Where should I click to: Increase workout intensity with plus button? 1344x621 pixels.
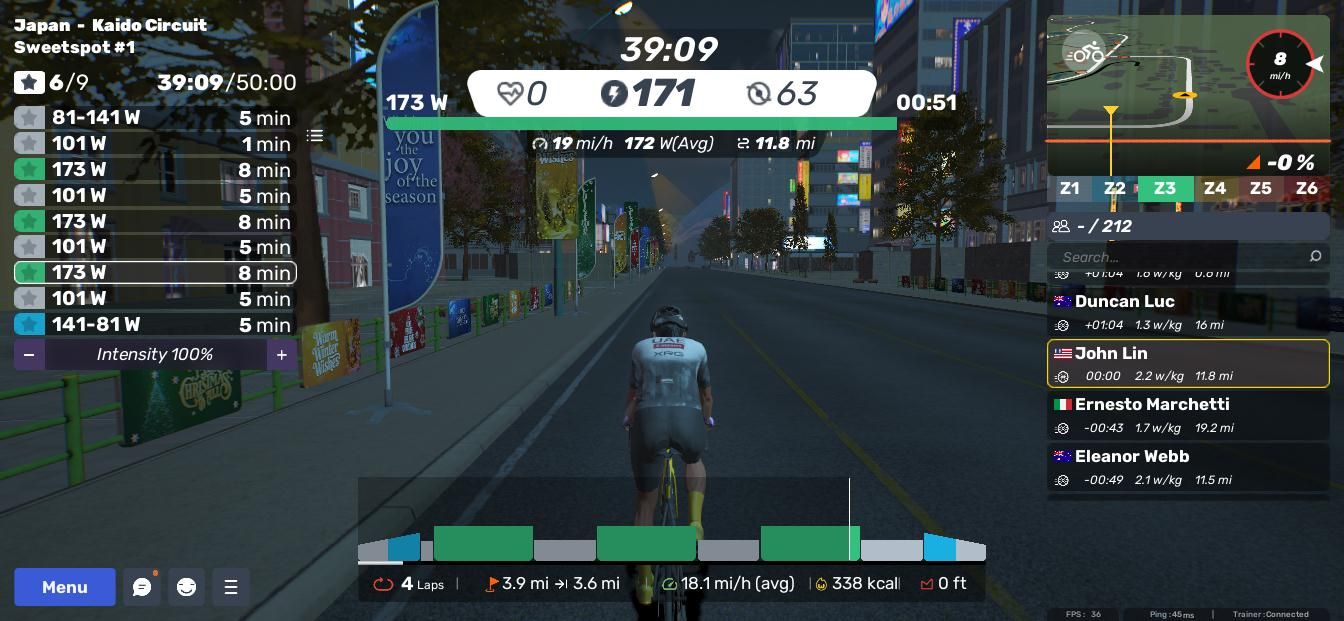pos(282,355)
